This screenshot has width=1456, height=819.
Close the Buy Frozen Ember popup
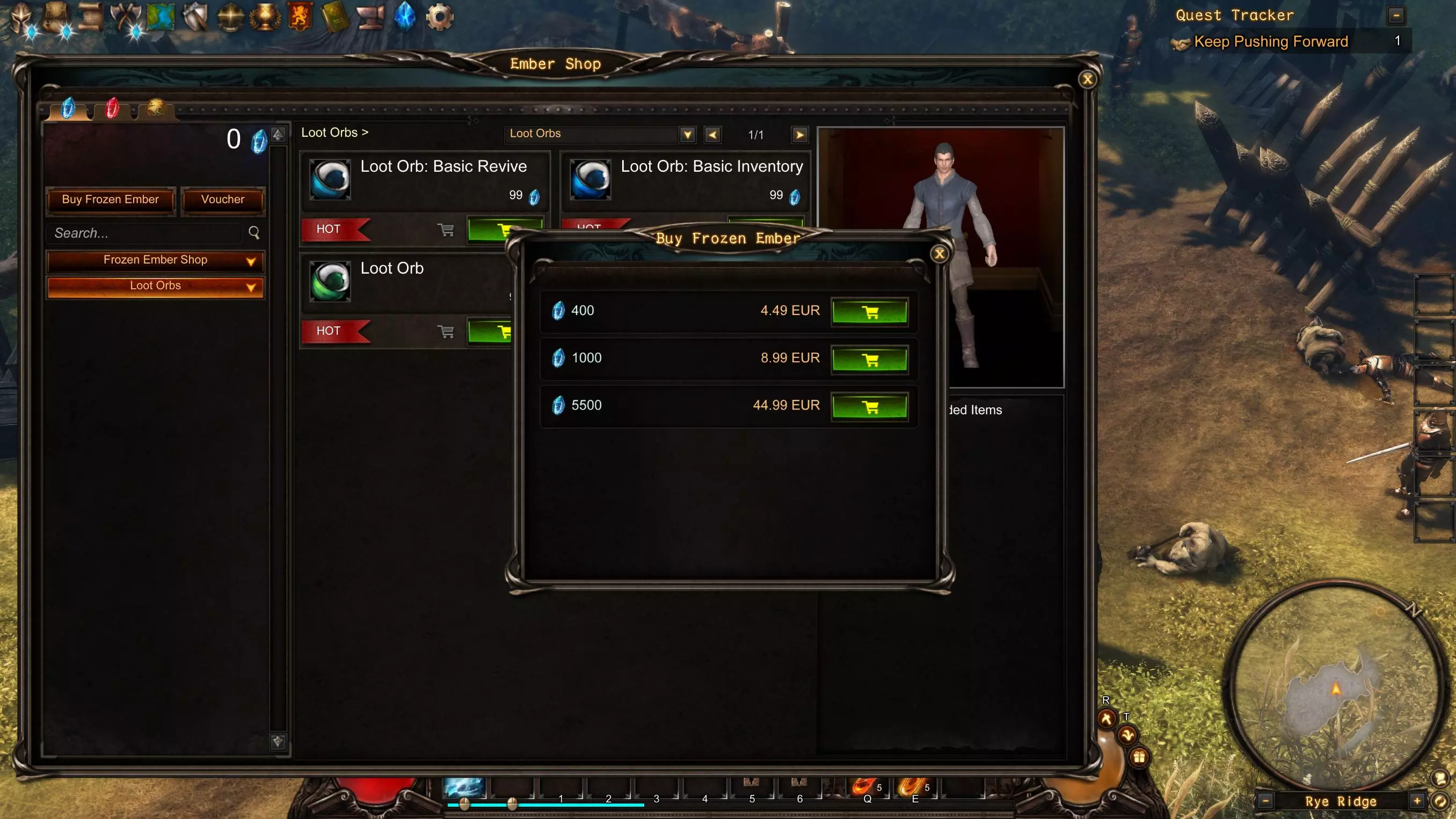pos(940,254)
